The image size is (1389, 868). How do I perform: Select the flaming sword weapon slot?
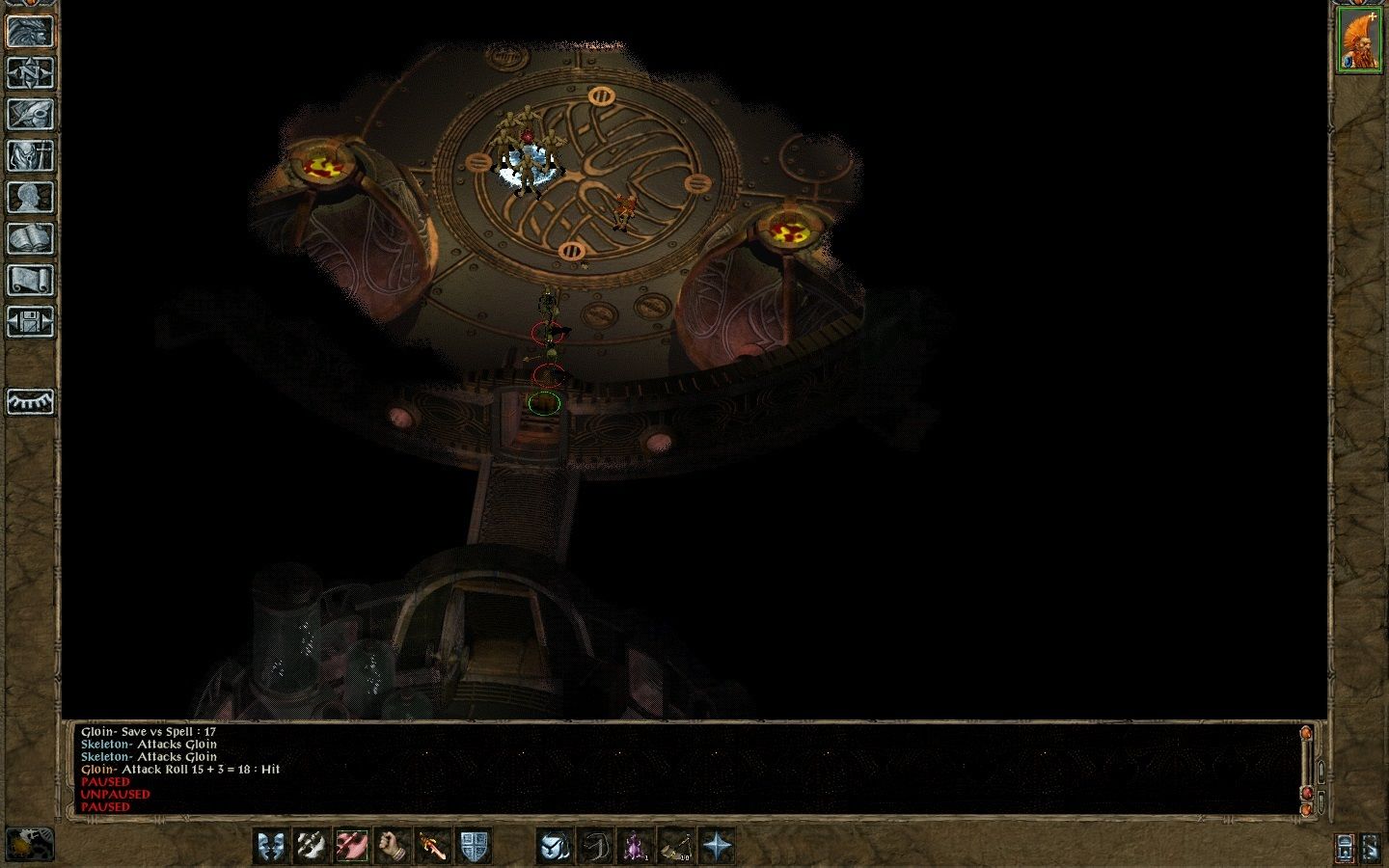click(433, 846)
